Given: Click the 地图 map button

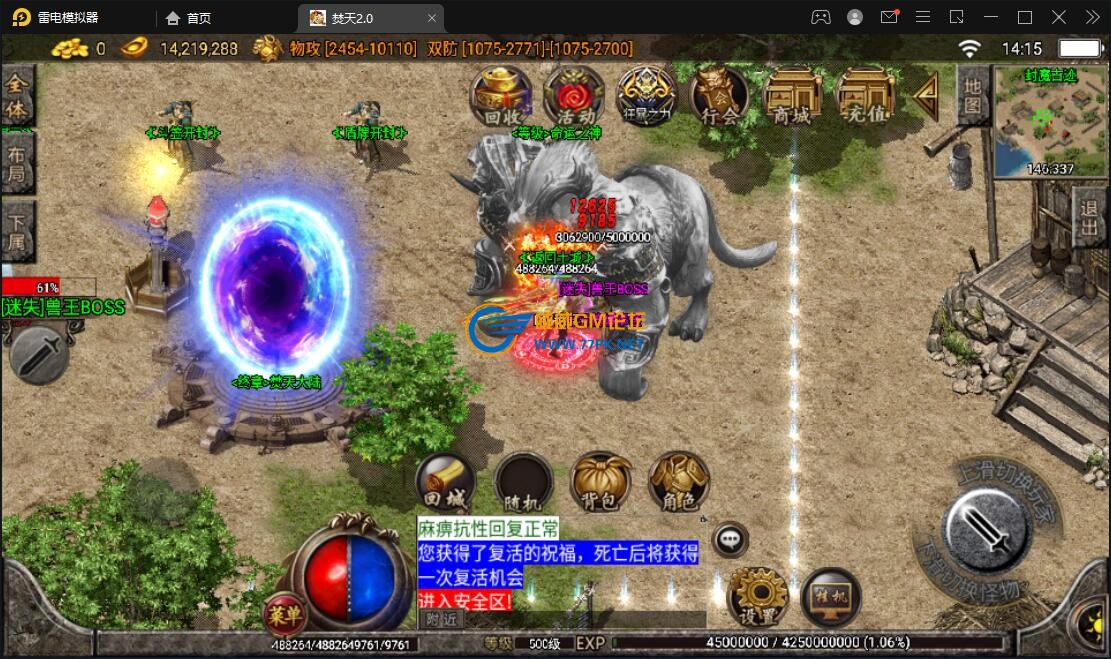Looking at the screenshot, I should point(972,96).
